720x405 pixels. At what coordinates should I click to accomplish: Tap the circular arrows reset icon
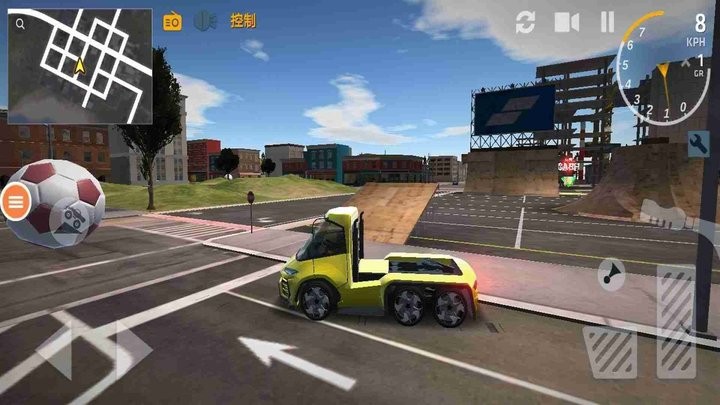click(x=526, y=22)
